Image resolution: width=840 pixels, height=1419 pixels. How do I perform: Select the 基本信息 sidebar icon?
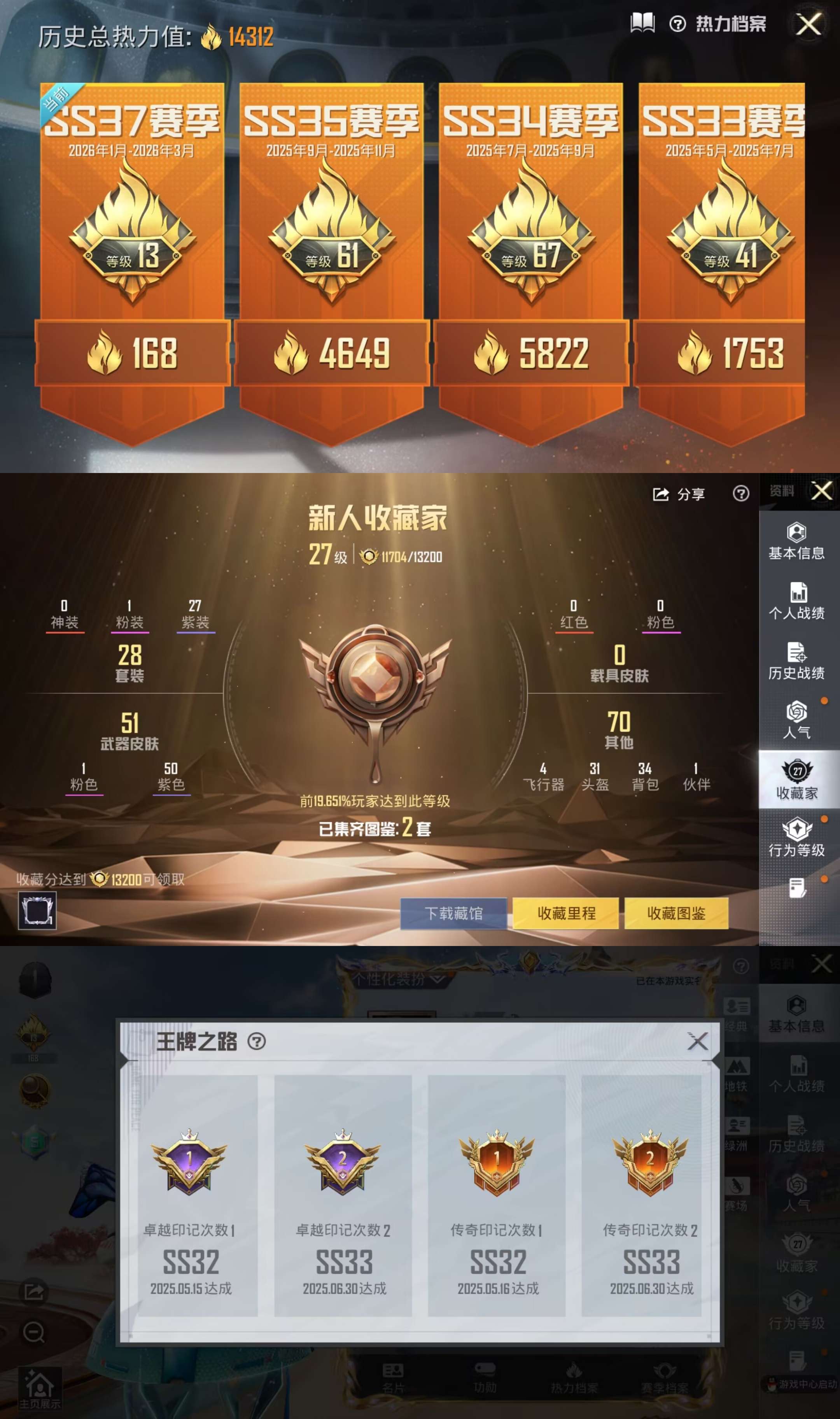798,541
